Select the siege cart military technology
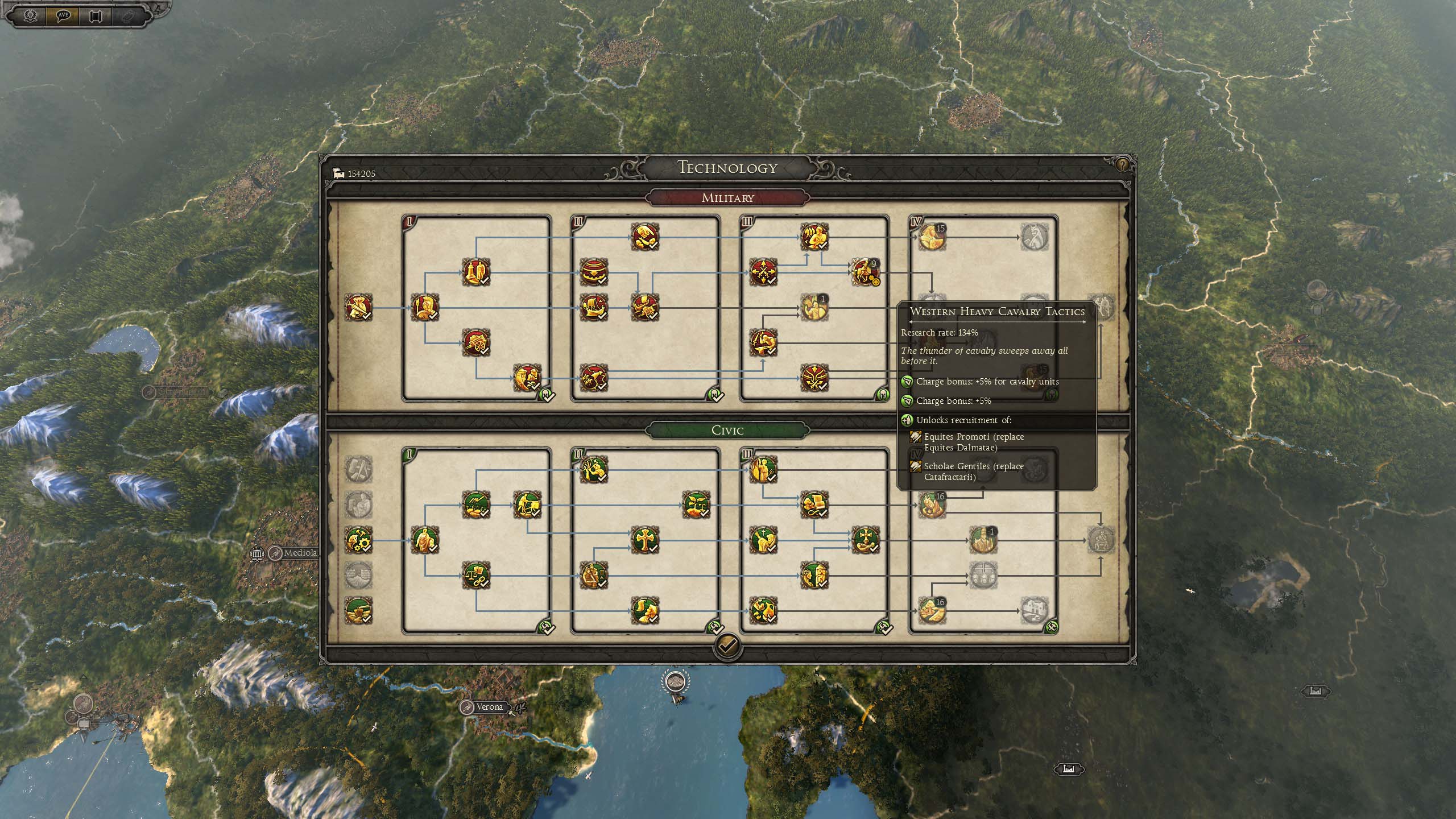The width and height of the screenshot is (1456, 819). click(x=476, y=342)
